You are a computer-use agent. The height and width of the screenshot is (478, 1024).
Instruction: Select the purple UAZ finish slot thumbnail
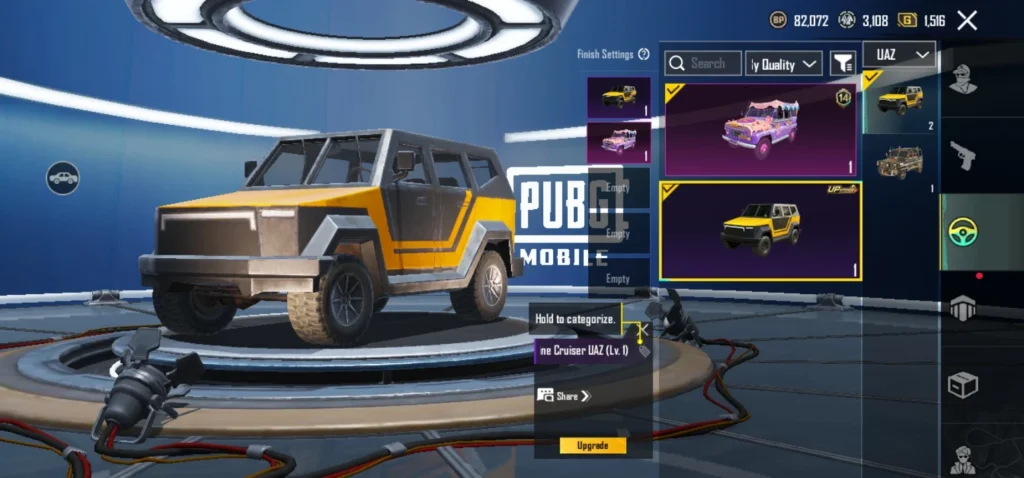(x=619, y=142)
